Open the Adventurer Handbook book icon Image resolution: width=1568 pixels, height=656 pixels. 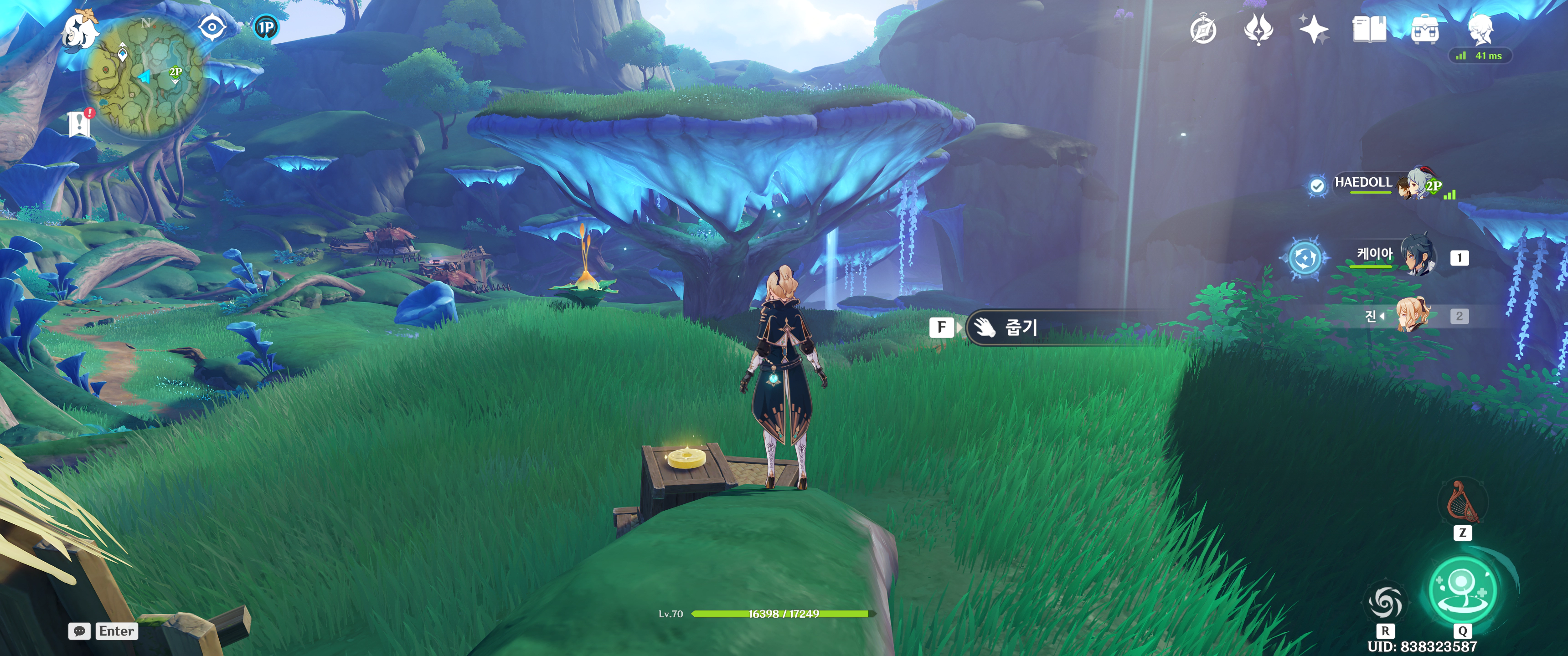pyautogui.click(x=1369, y=29)
